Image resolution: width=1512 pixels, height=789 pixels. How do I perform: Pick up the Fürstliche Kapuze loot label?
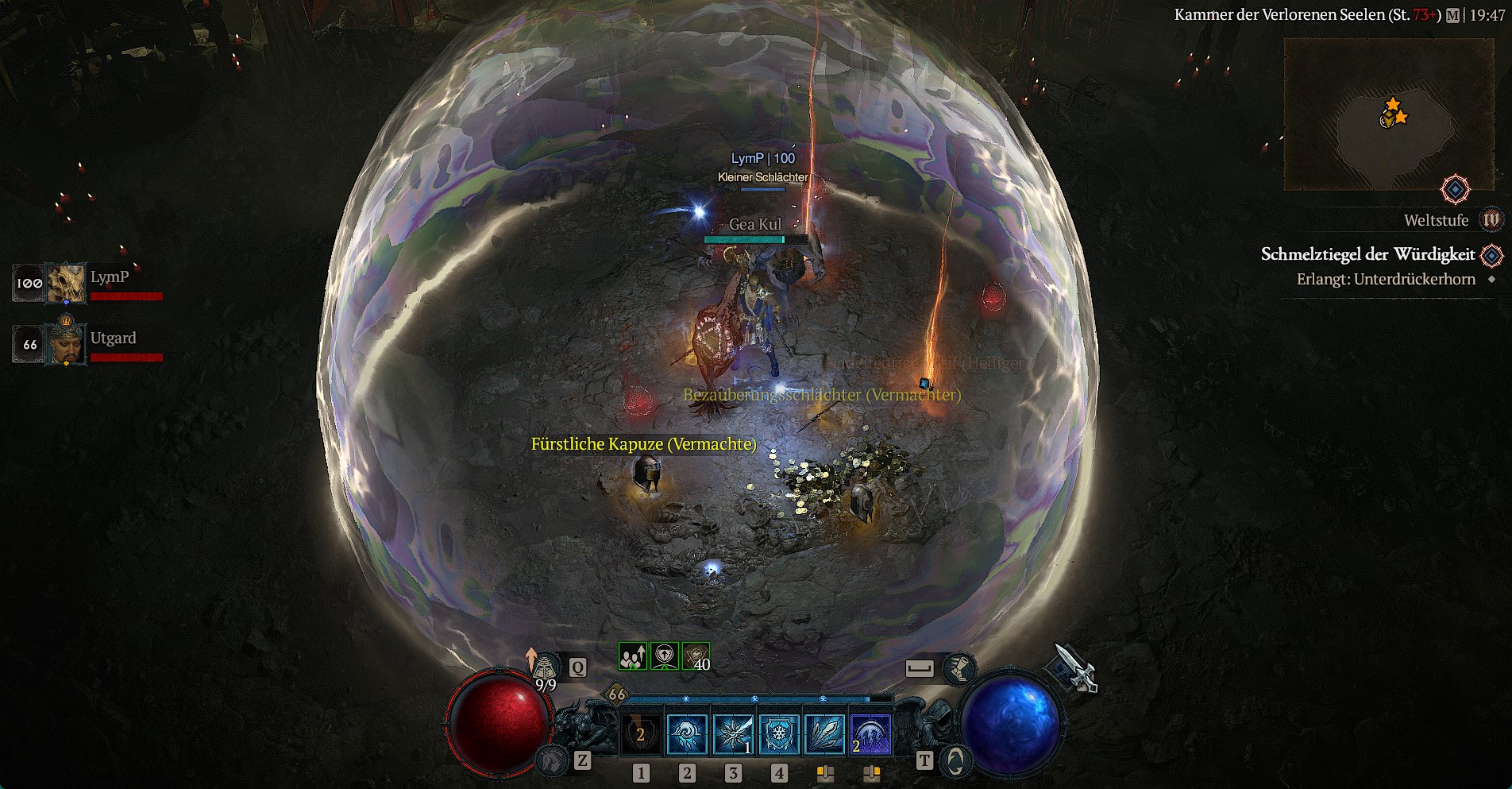point(643,444)
